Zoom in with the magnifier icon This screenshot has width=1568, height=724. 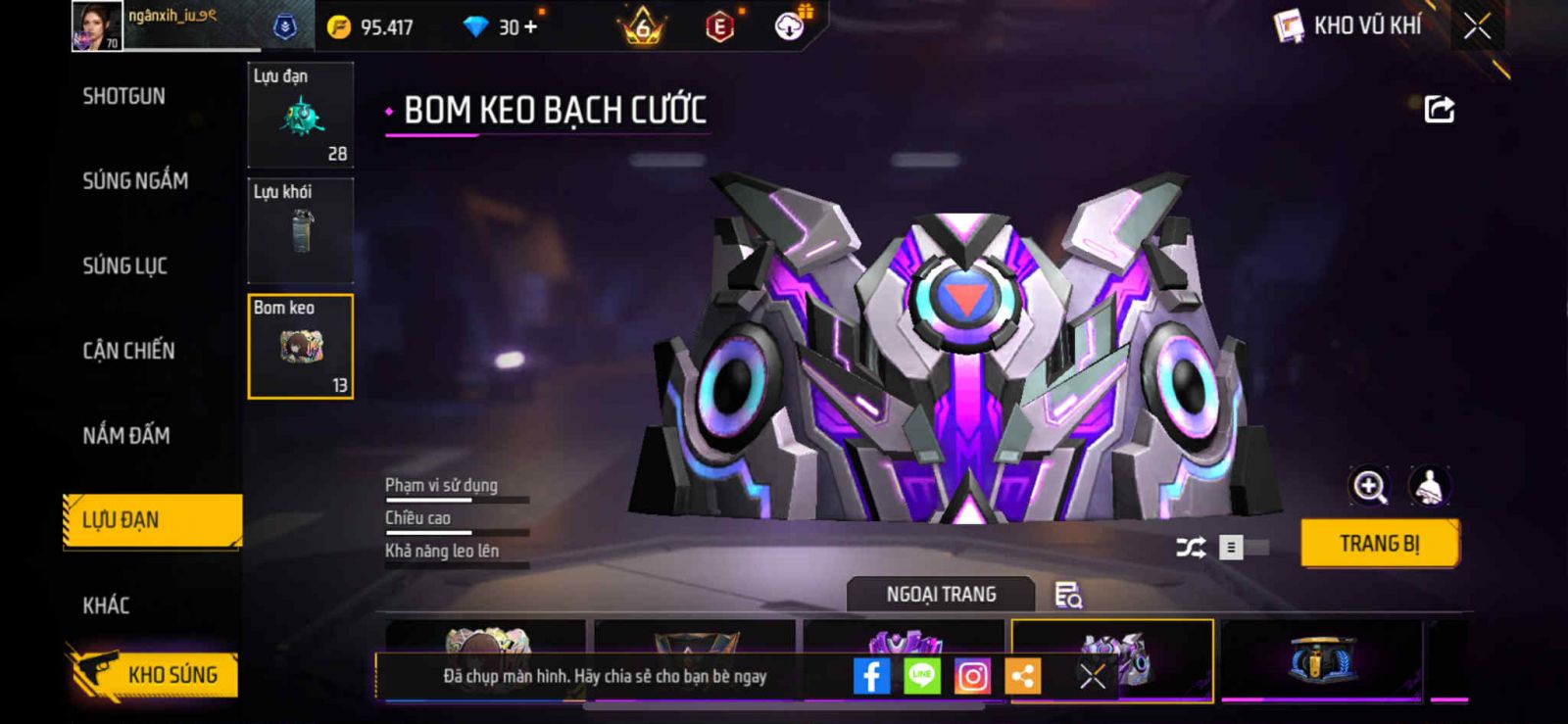pyautogui.click(x=1369, y=486)
